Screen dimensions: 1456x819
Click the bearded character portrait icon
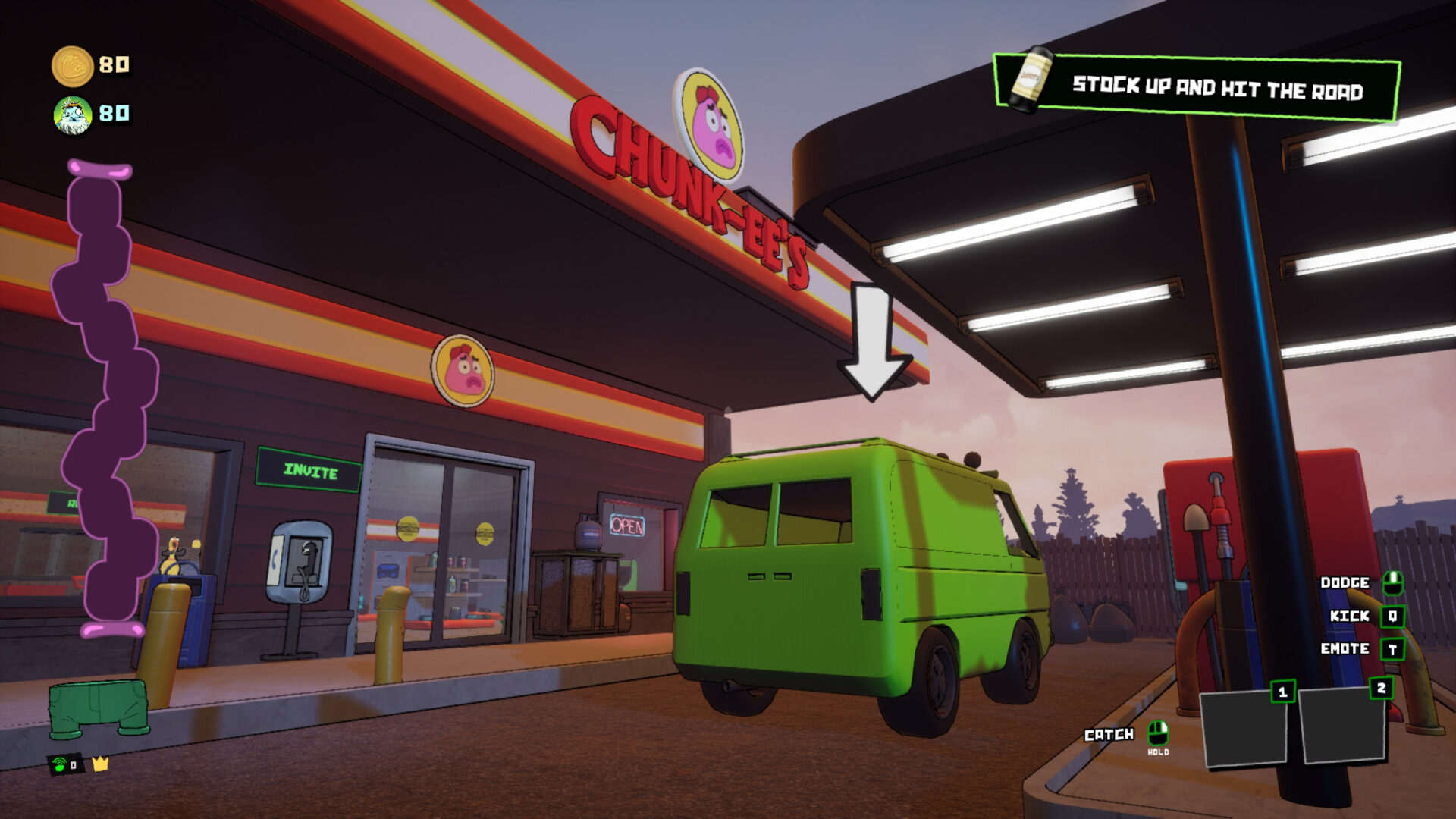73,115
